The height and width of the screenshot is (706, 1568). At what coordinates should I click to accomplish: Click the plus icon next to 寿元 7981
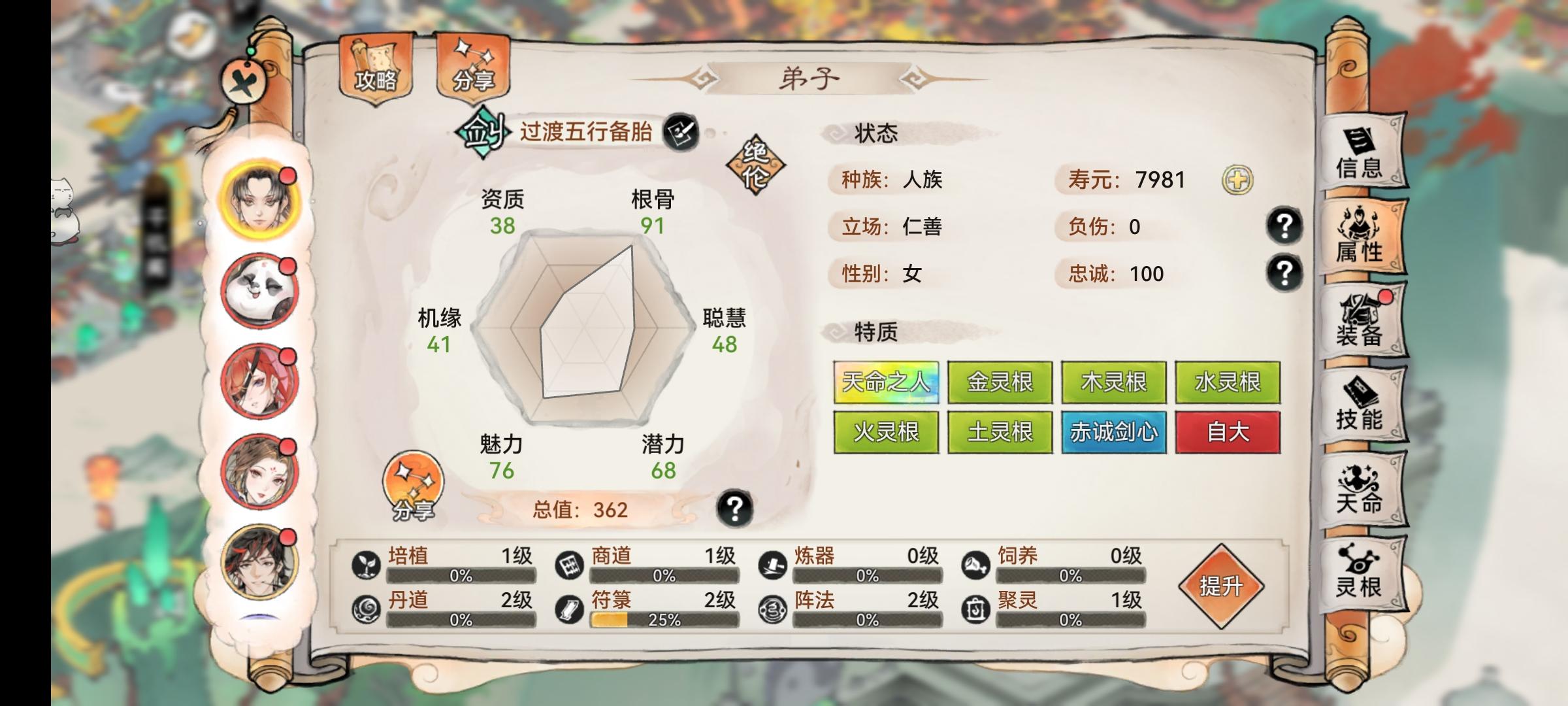click(x=1238, y=180)
